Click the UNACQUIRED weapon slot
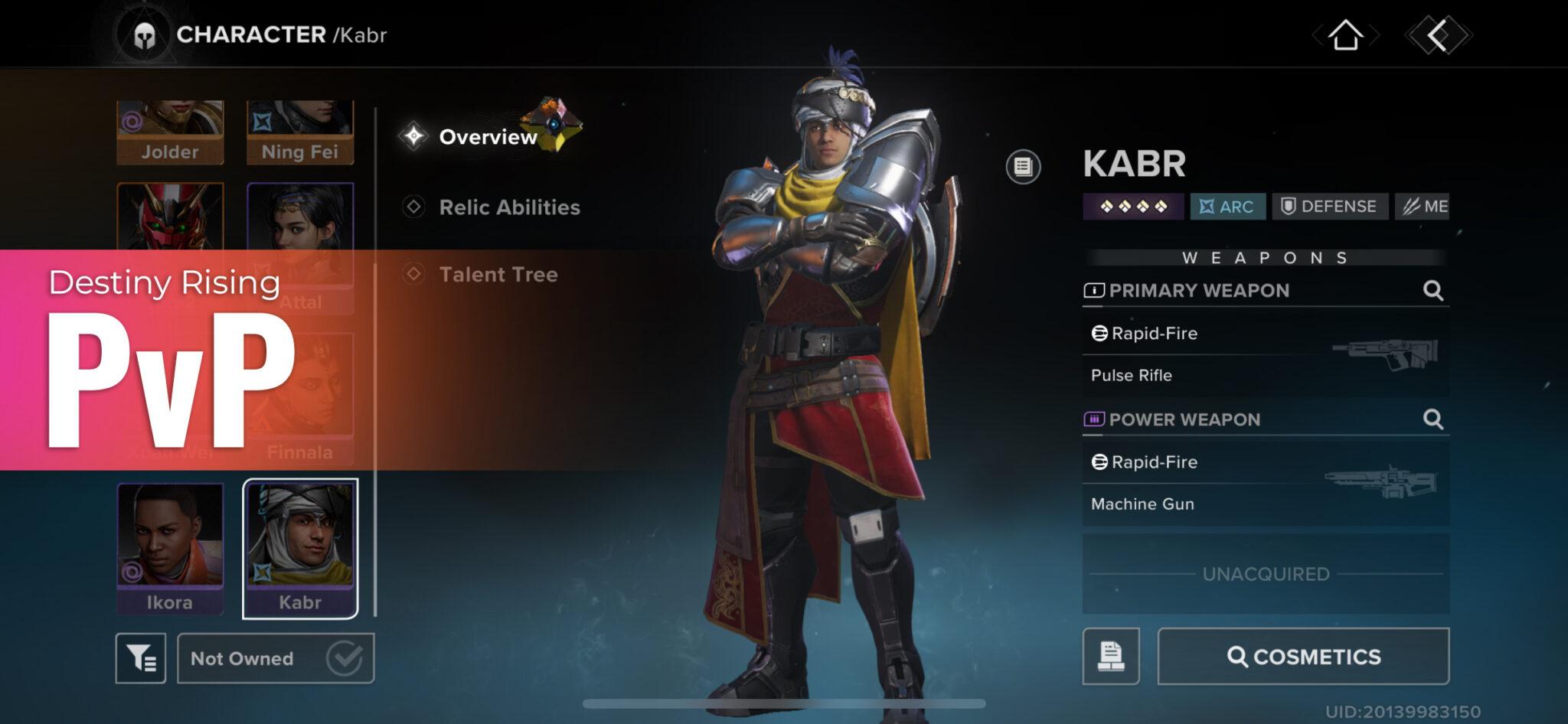This screenshot has width=1568, height=724. [1267, 572]
